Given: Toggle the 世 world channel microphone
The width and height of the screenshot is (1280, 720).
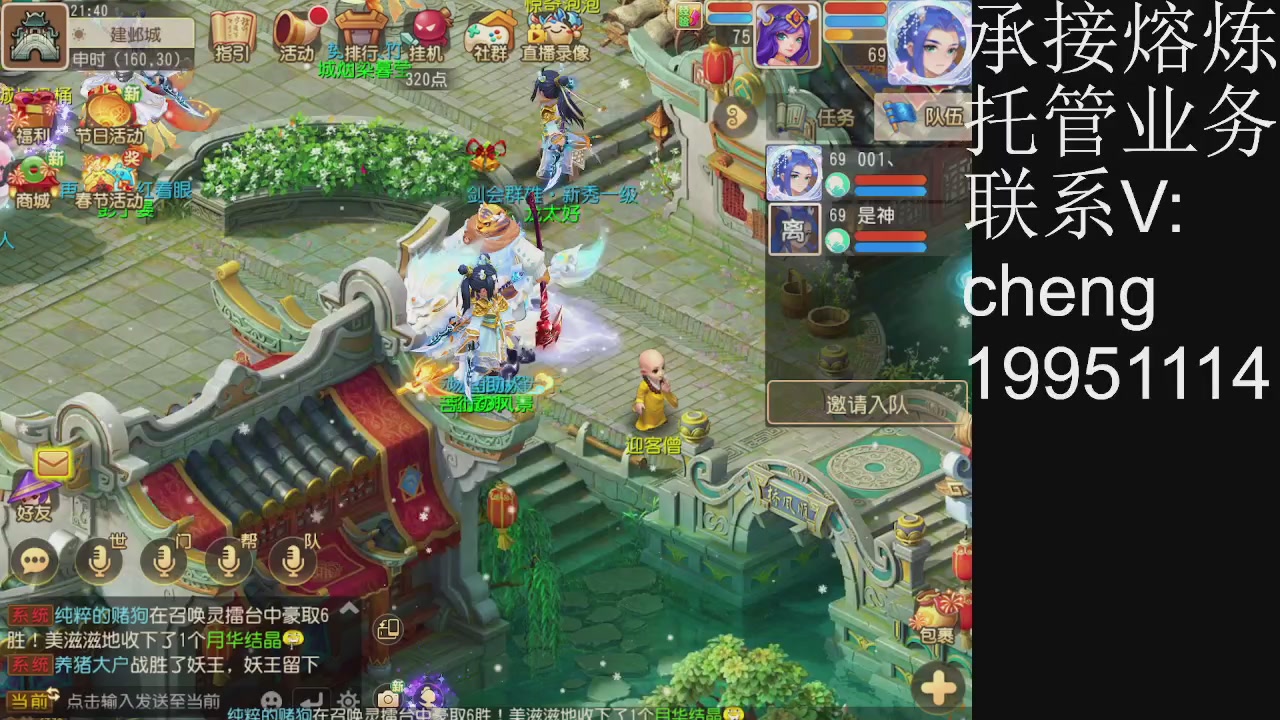Looking at the screenshot, I should pos(99,560).
